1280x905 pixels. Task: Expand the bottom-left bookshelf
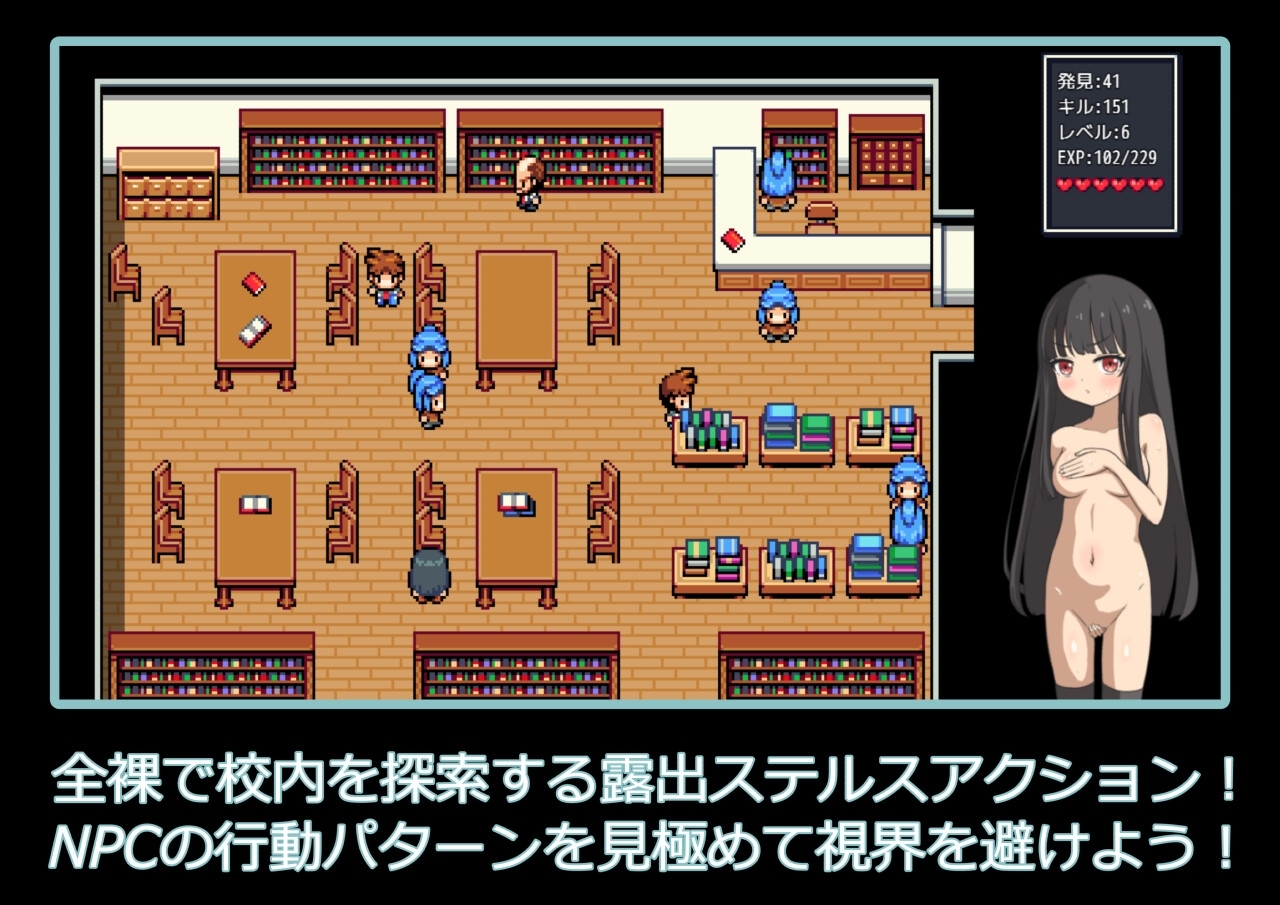[x=210, y=665]
